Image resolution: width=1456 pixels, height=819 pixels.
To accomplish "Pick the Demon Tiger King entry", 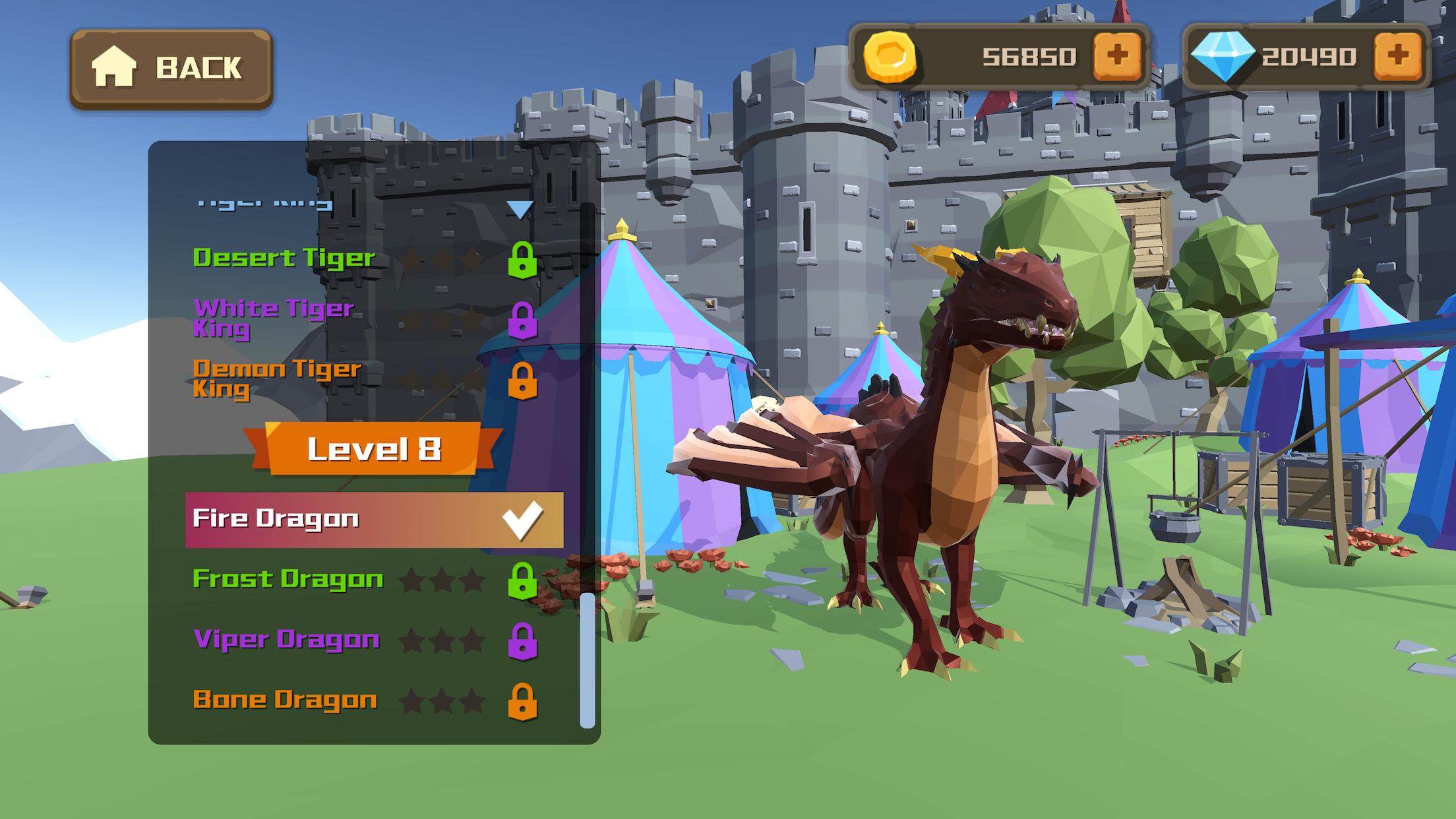I will (277, 379).
